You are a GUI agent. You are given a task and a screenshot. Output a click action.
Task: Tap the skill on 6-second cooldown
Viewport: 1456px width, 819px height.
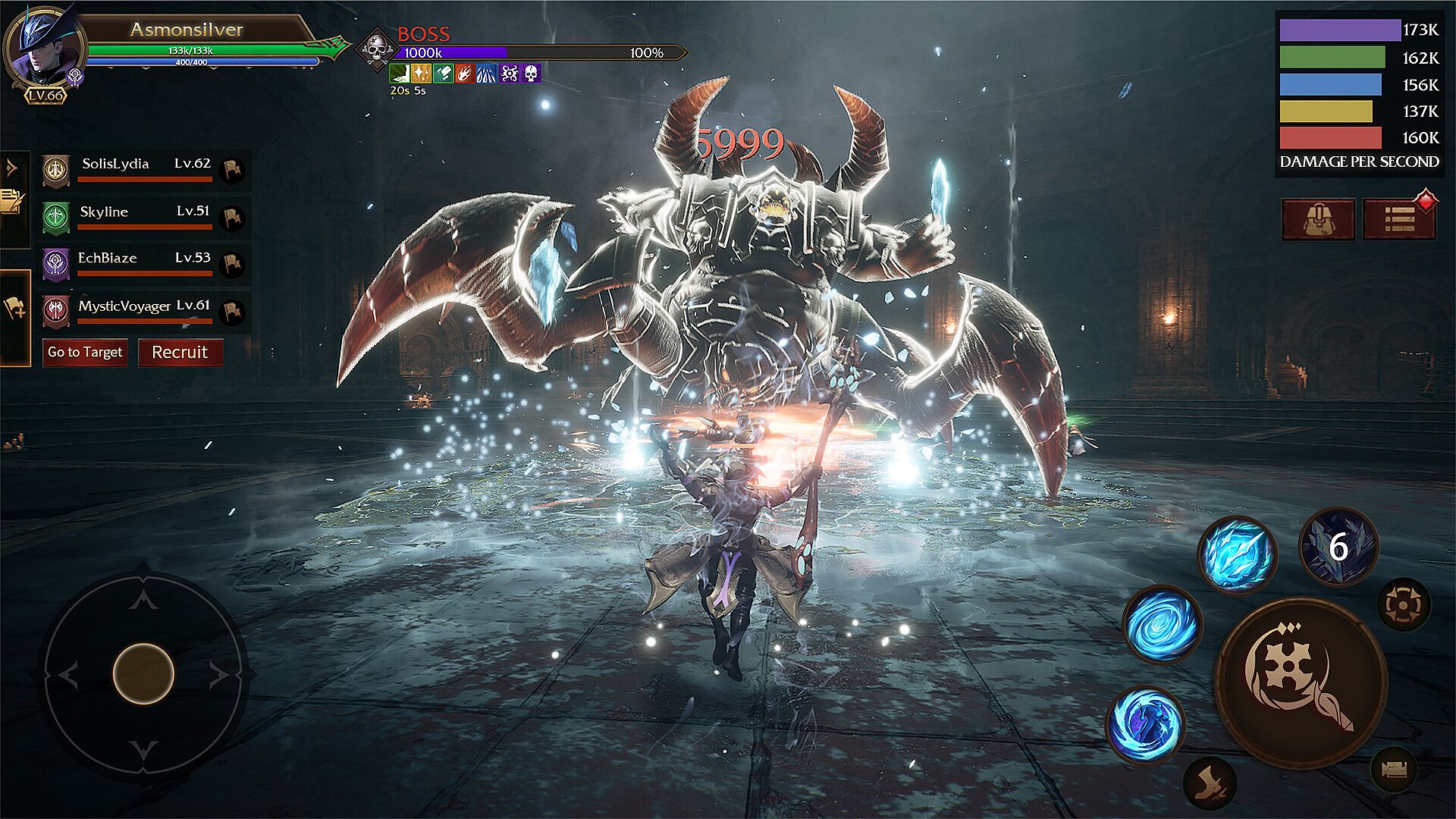tap(1338, 546)
